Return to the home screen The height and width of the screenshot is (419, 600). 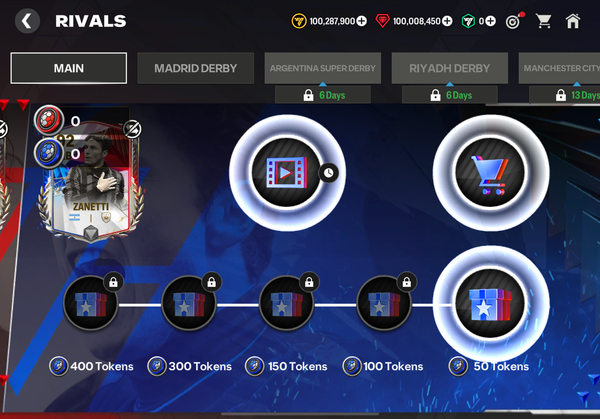coord(573,20)
